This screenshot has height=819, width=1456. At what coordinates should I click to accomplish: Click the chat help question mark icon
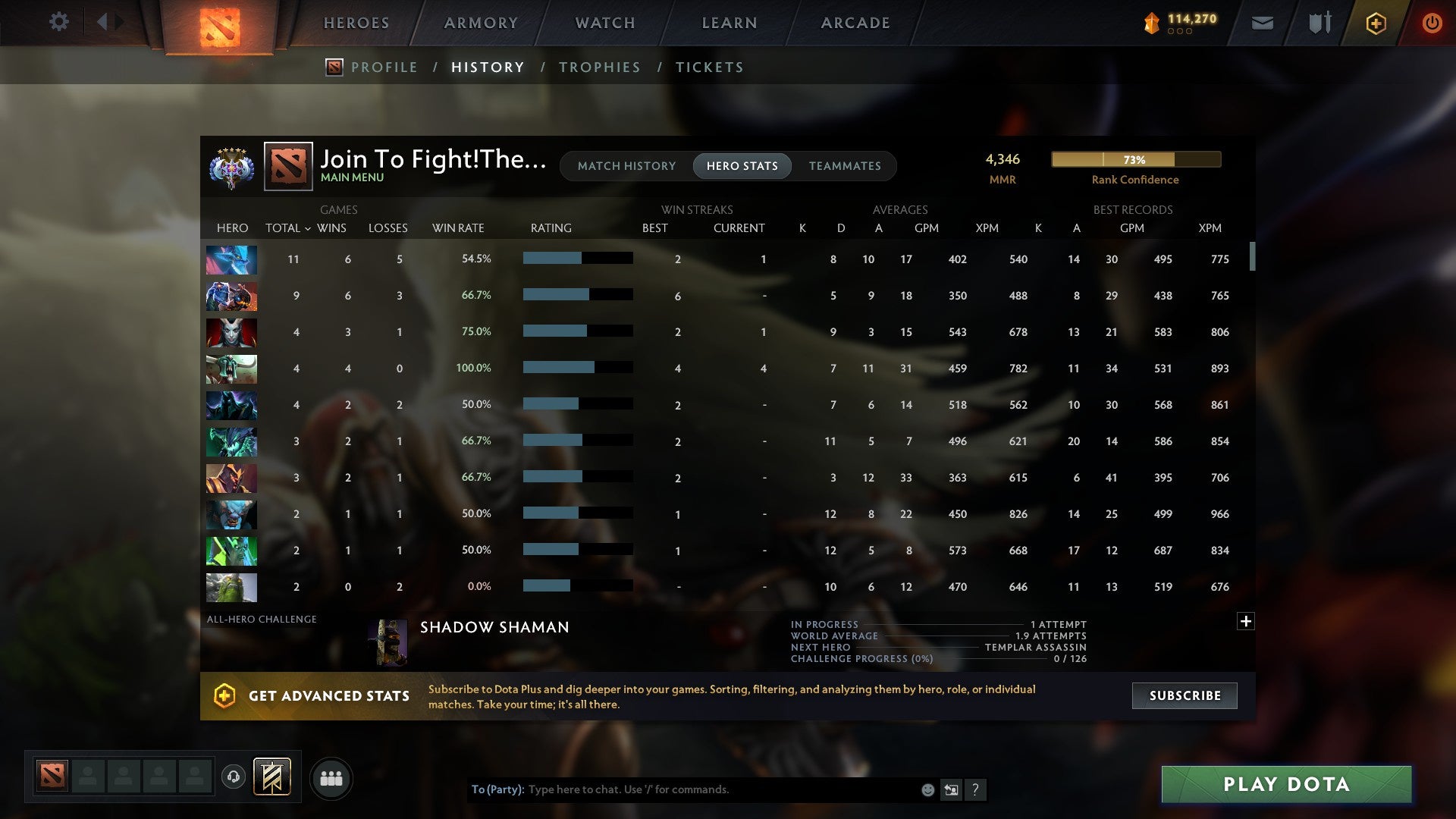click(977, 789)
